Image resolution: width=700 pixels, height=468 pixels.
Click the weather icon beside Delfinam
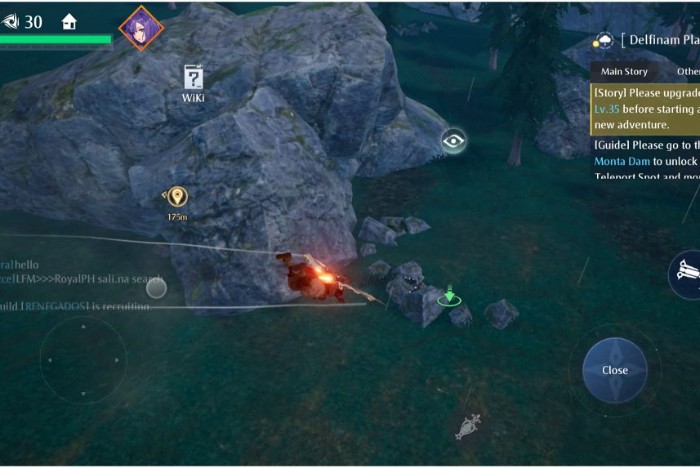pos(604,41)
